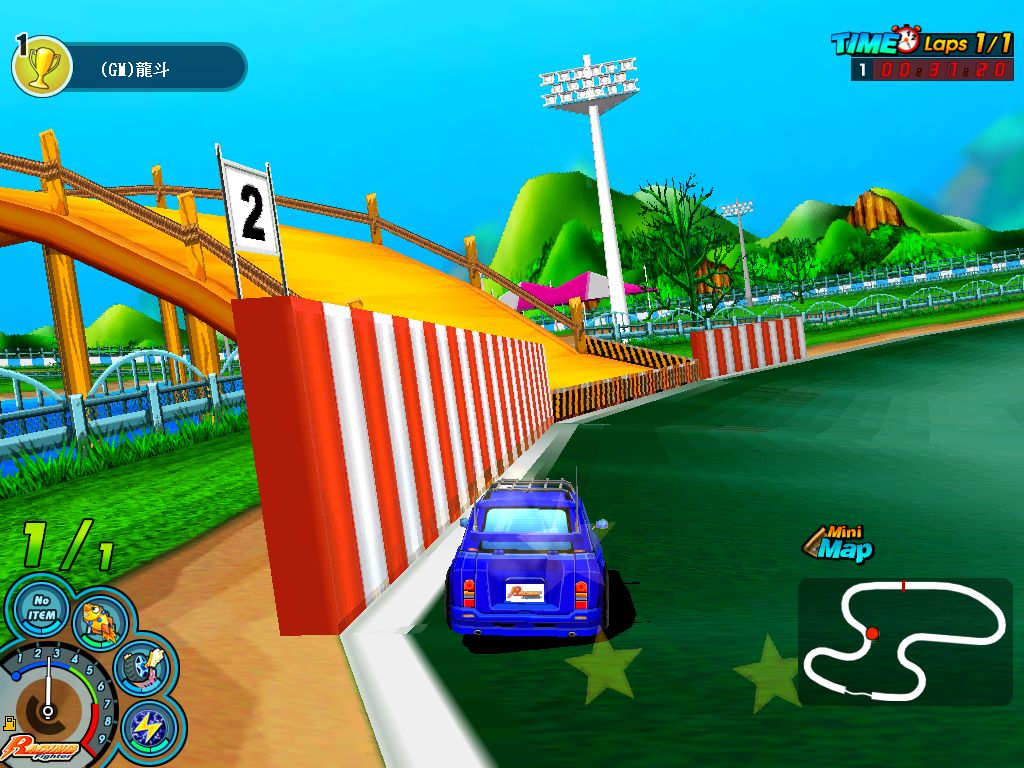Click the track minimap

coord(904,640)
